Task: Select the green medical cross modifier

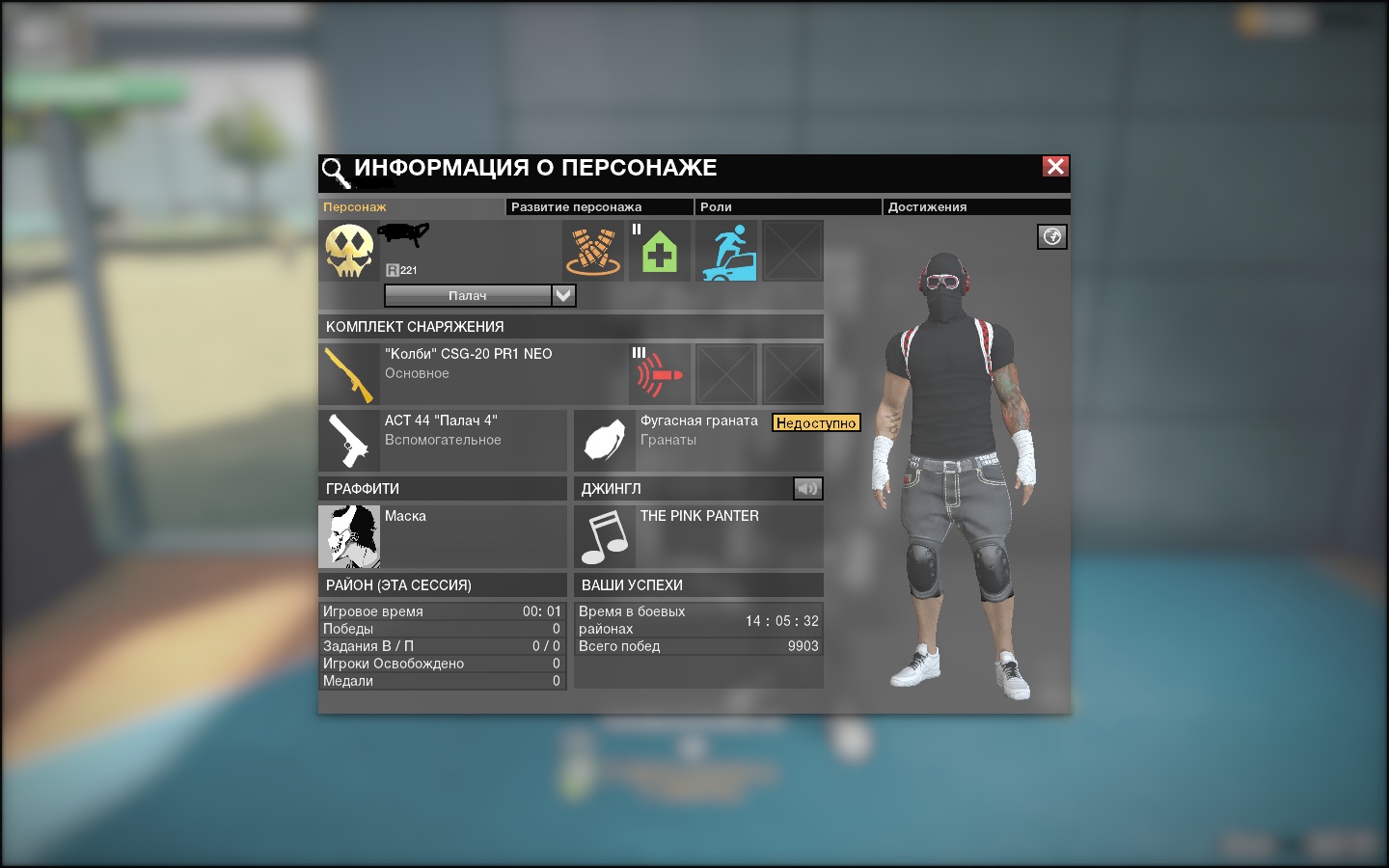Action: 660,252
